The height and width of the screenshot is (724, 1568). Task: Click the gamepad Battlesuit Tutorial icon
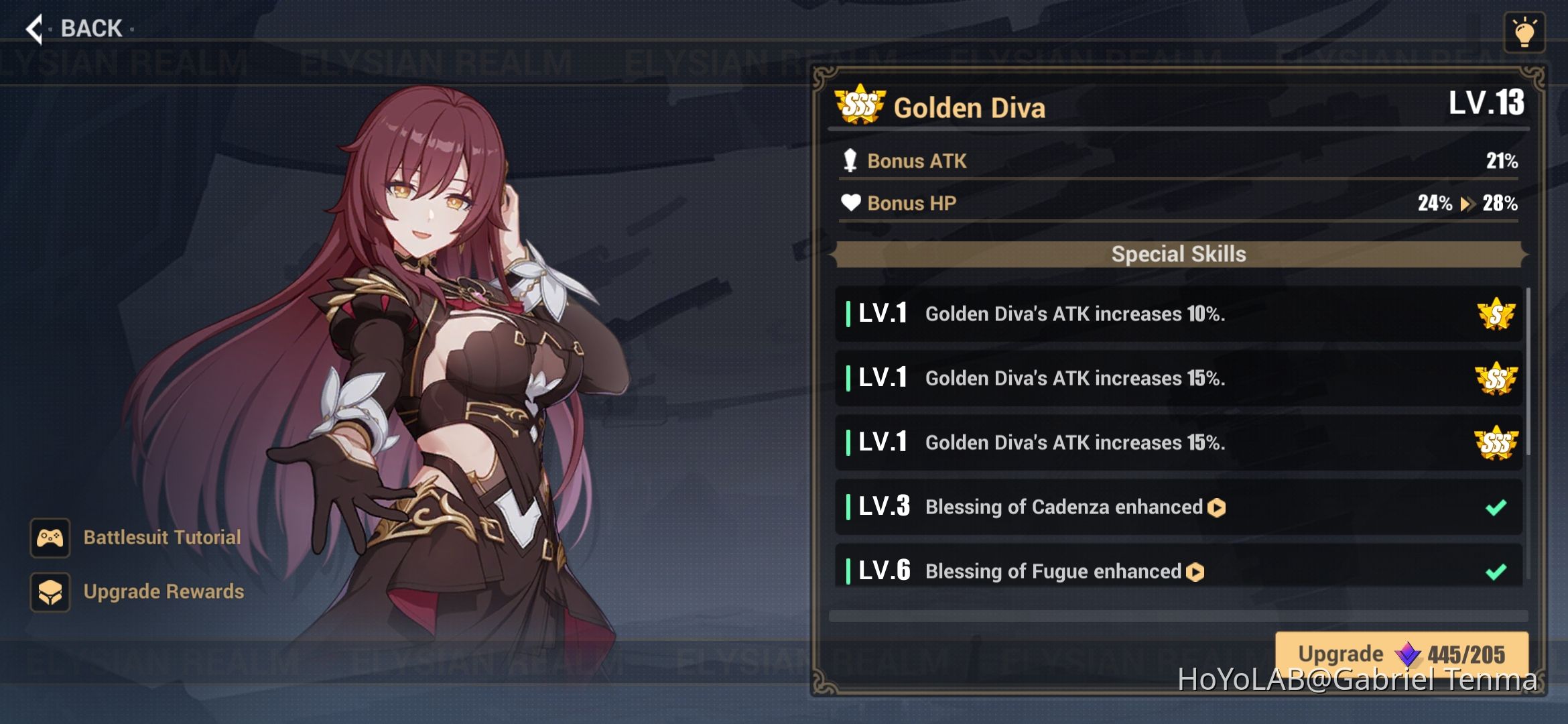(x=50, y=537)
